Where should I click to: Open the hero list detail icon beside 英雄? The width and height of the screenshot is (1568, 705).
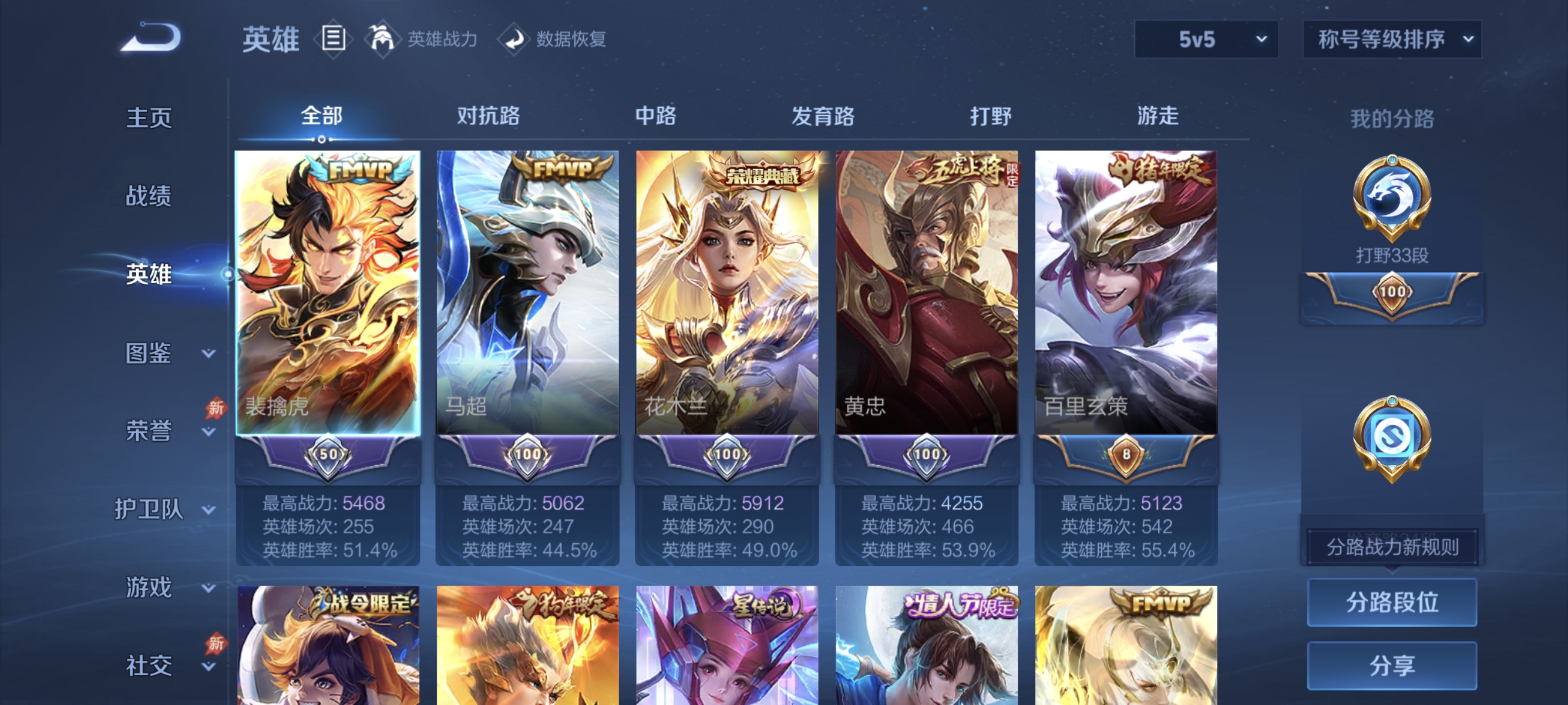coord(333,38)
